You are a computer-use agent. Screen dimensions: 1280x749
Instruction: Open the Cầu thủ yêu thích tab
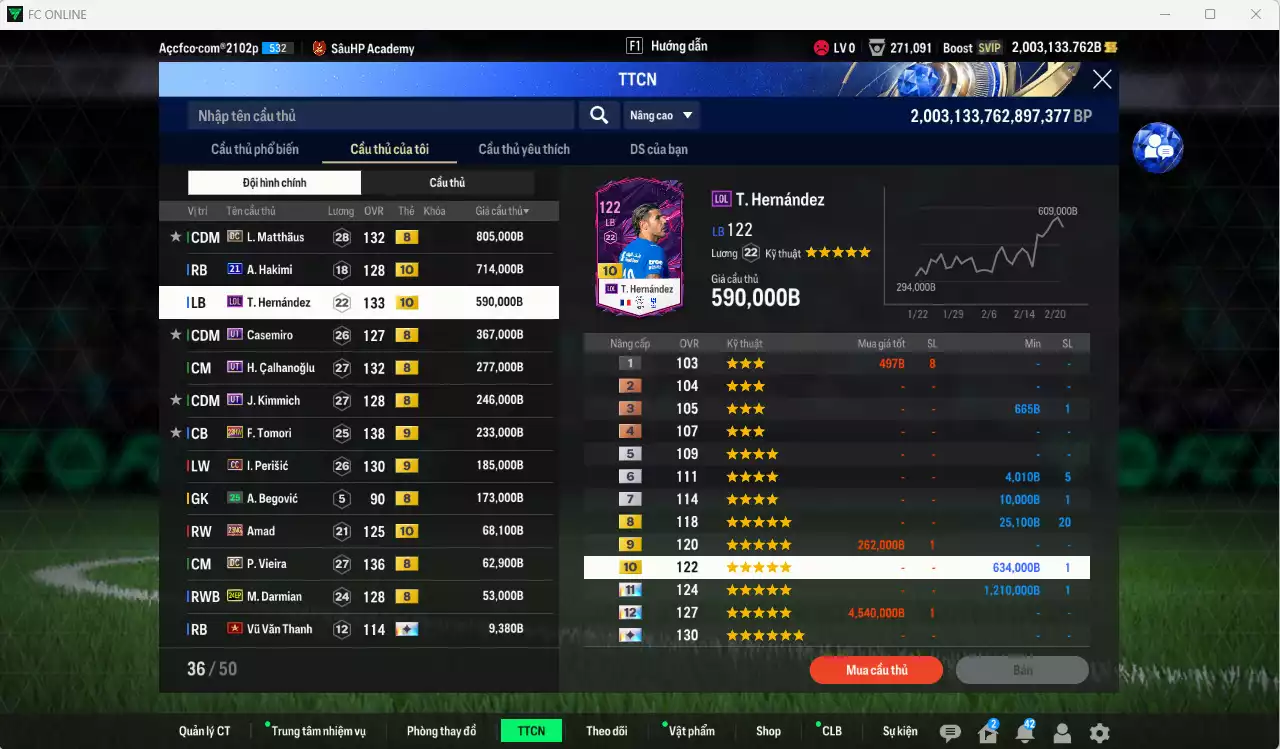524,149
